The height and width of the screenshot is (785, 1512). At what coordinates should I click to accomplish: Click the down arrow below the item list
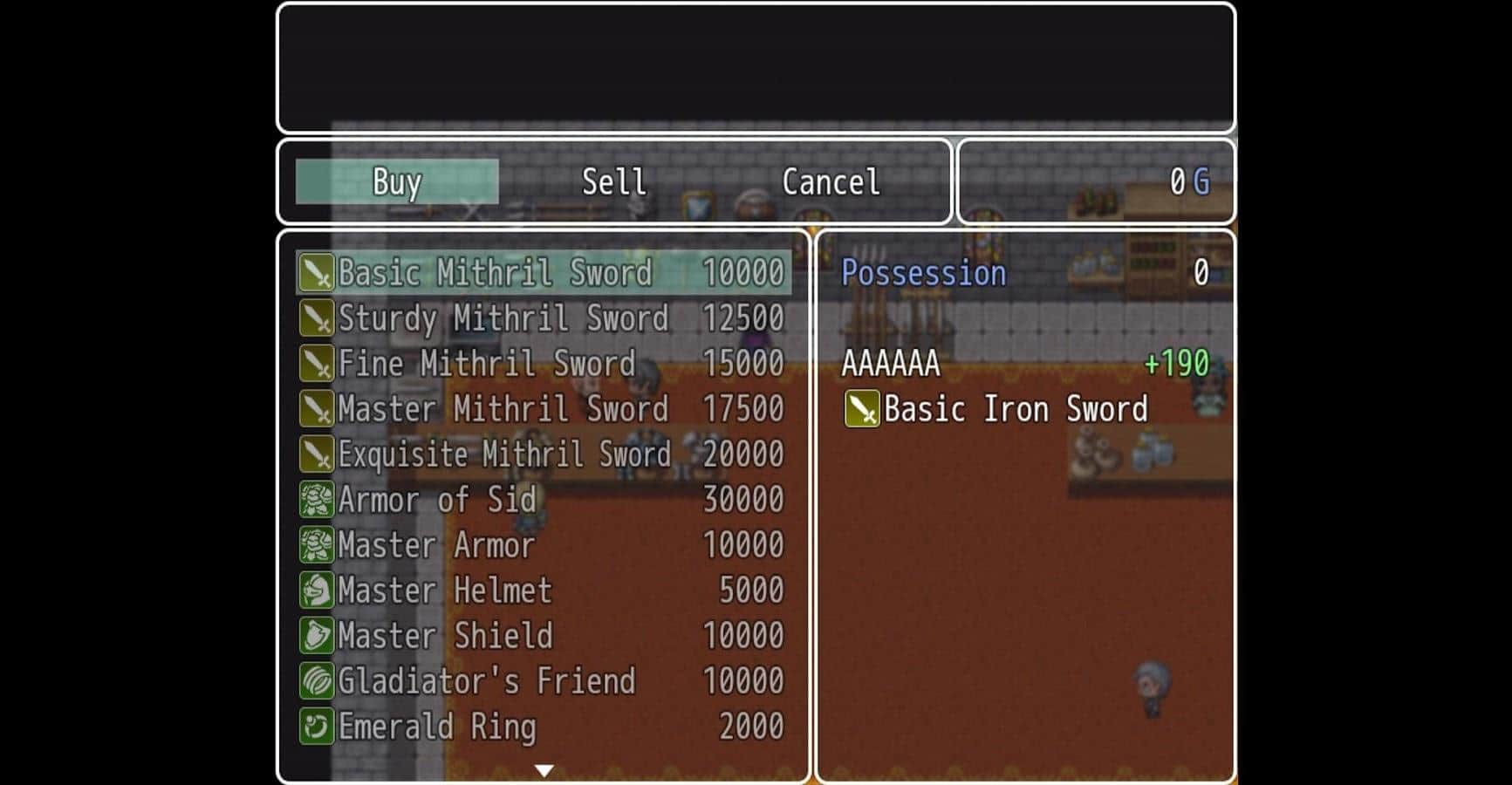[x=544, y=770]
